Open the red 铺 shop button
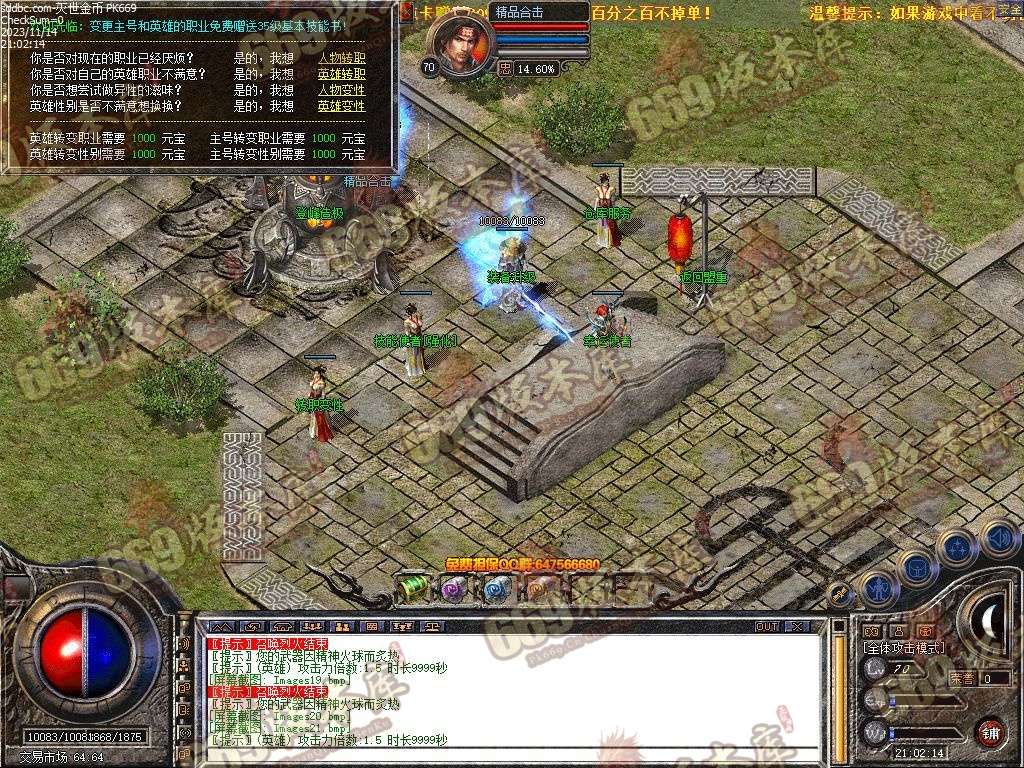Image resolution: width=1024 pixels, height=768 pixels. point(990,731)
